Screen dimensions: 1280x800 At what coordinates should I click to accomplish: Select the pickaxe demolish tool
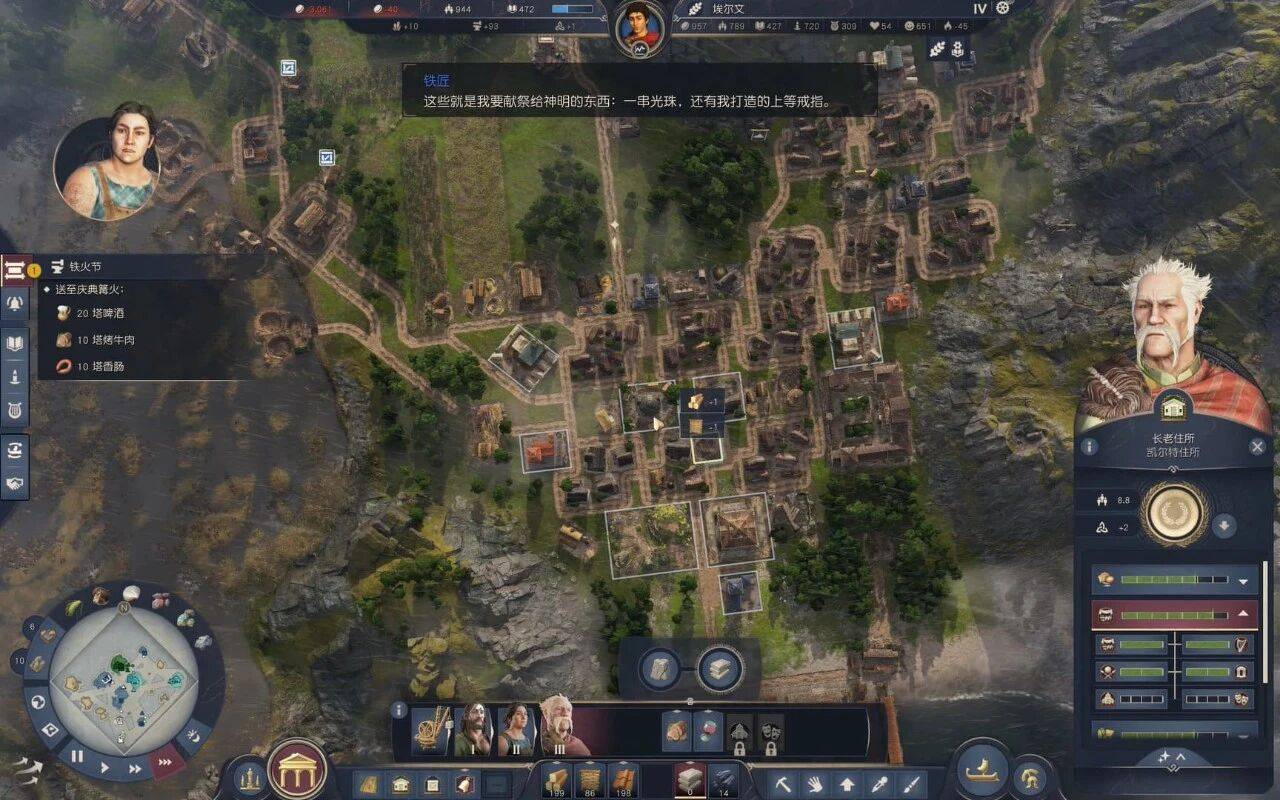pos(784,784)
